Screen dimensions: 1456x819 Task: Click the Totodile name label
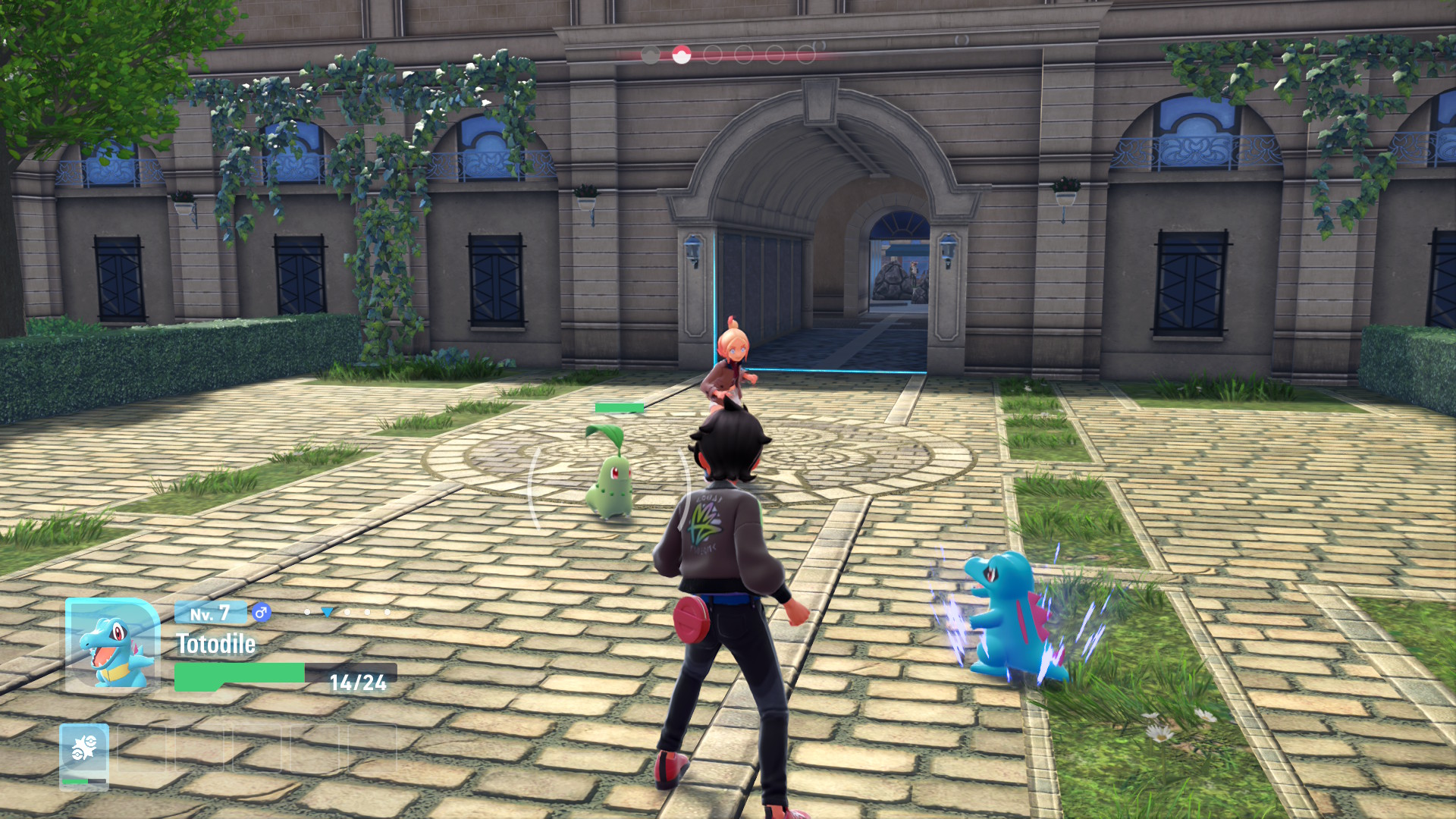[216, 643]
